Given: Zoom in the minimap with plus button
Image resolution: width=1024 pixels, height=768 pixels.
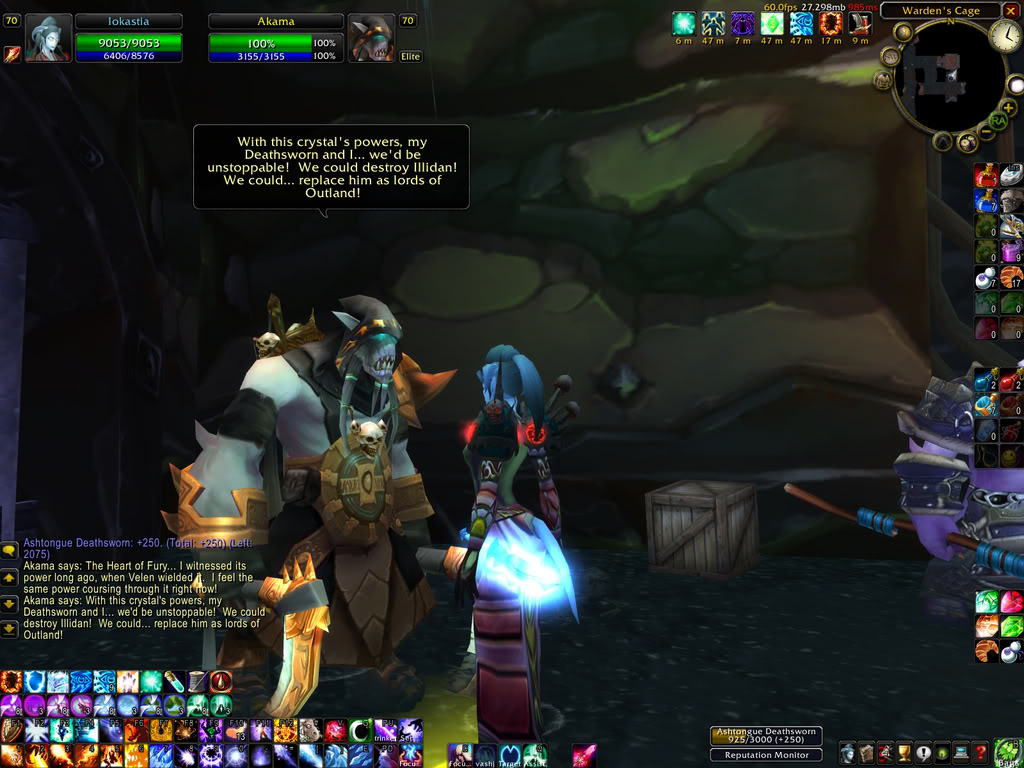Looking at the screenshot, I should (1008, 107).
